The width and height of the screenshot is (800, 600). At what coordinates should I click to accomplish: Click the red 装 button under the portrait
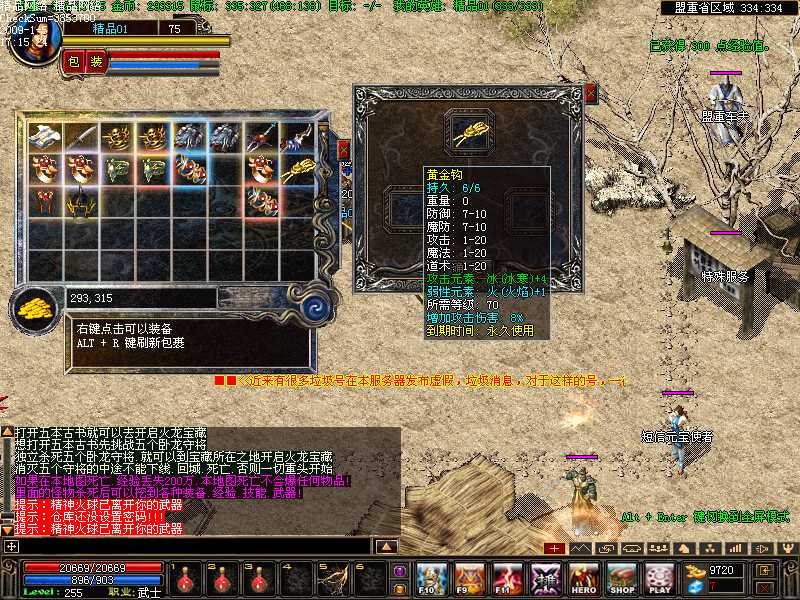96,62
